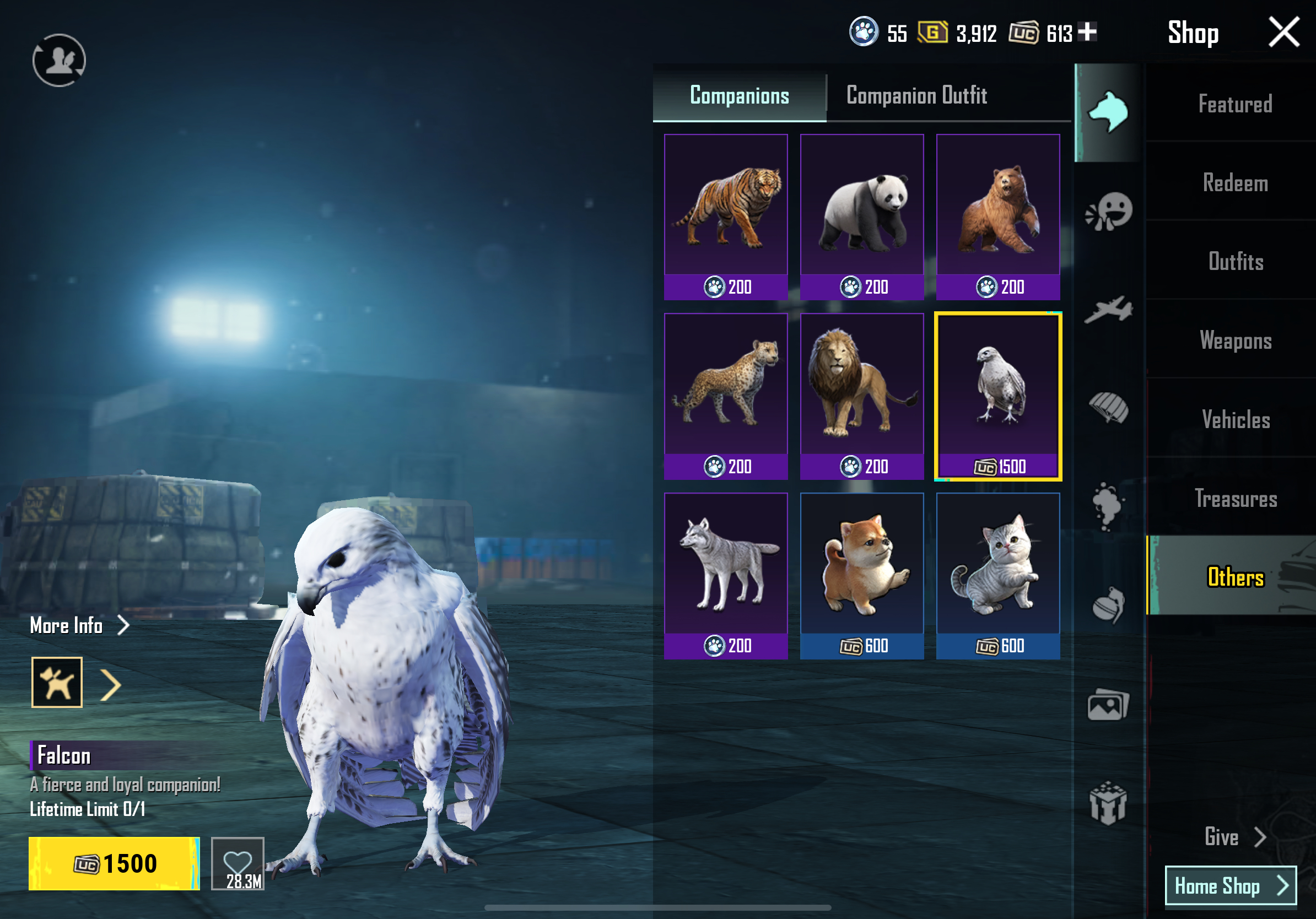
Task: Open the Featured shop category
Action: pyautogui.click(x=1234, y=104)
